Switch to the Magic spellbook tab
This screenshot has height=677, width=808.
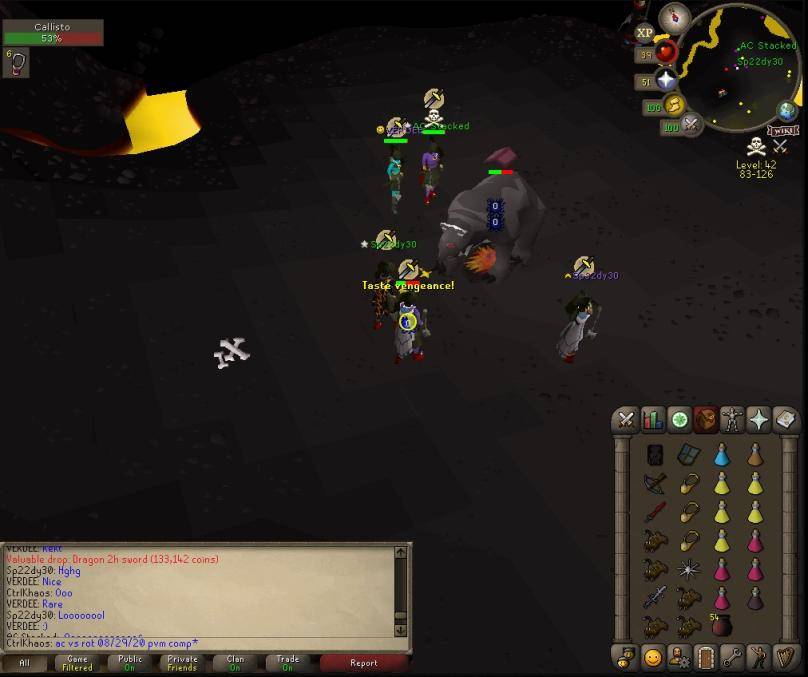(786, 420)
